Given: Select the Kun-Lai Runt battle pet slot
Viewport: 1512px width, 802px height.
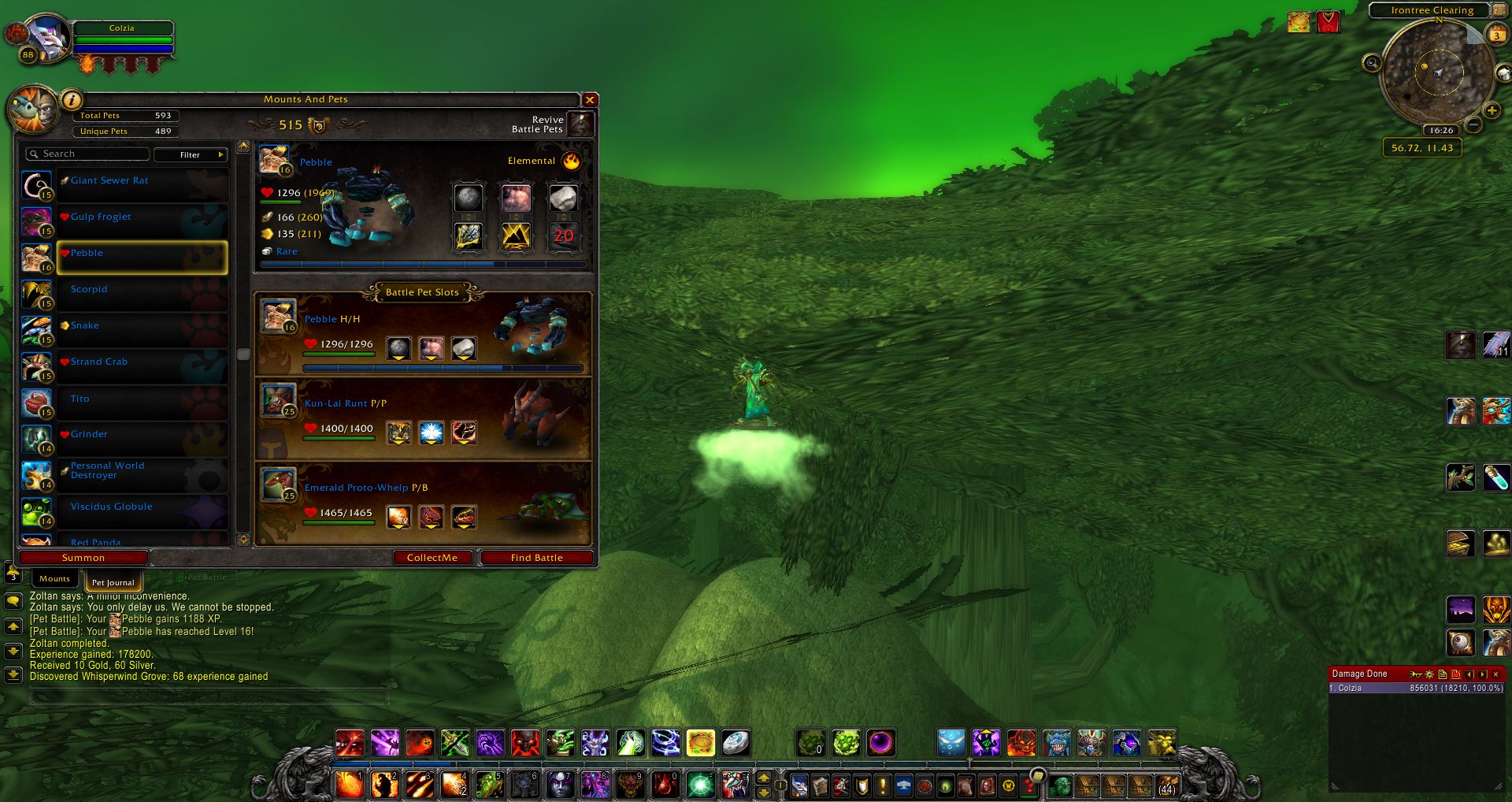Looking at the screenshot, I should pos(423,419).
